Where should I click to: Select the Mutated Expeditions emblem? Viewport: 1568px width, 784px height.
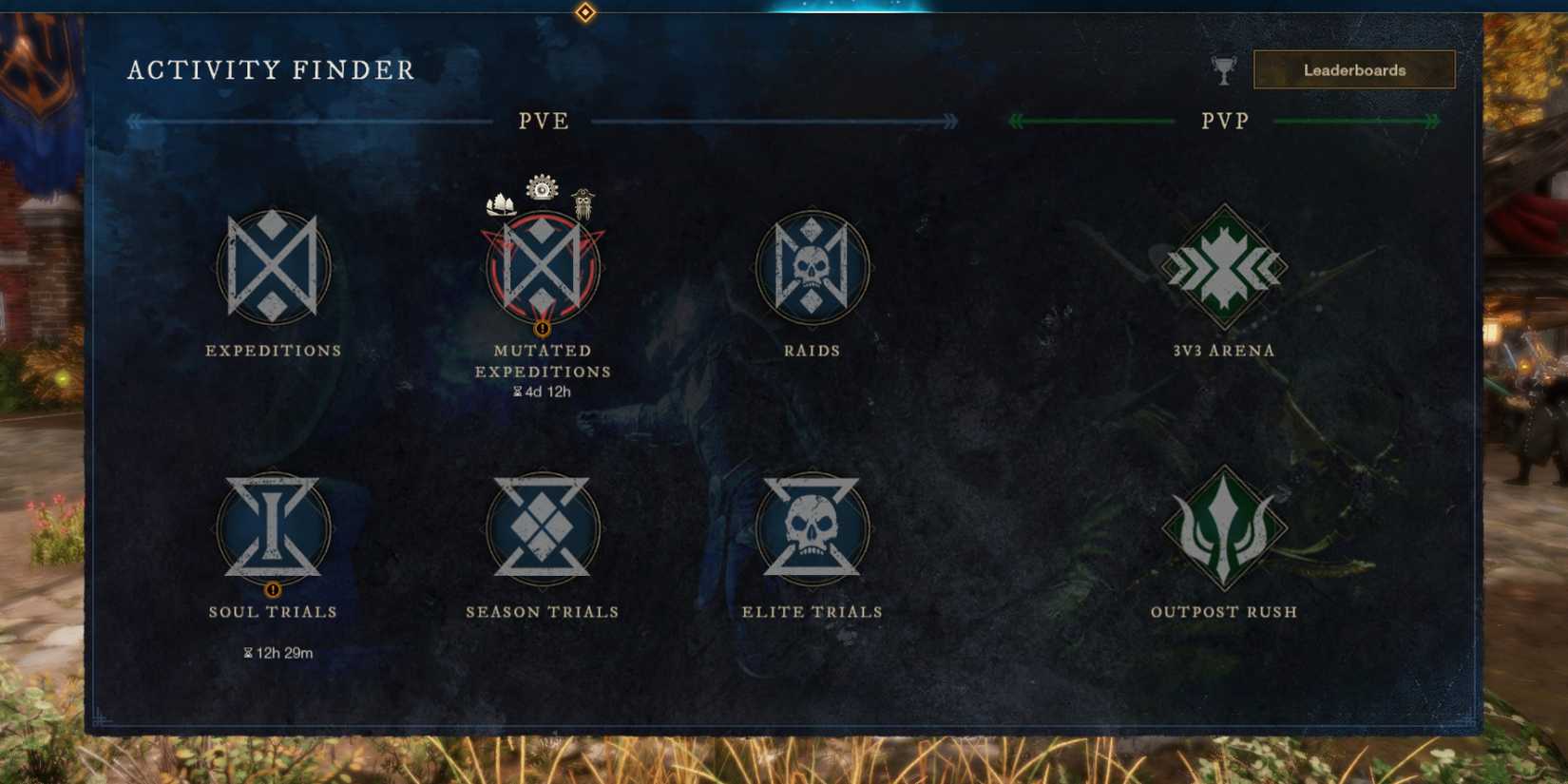(x=542, y=269)
